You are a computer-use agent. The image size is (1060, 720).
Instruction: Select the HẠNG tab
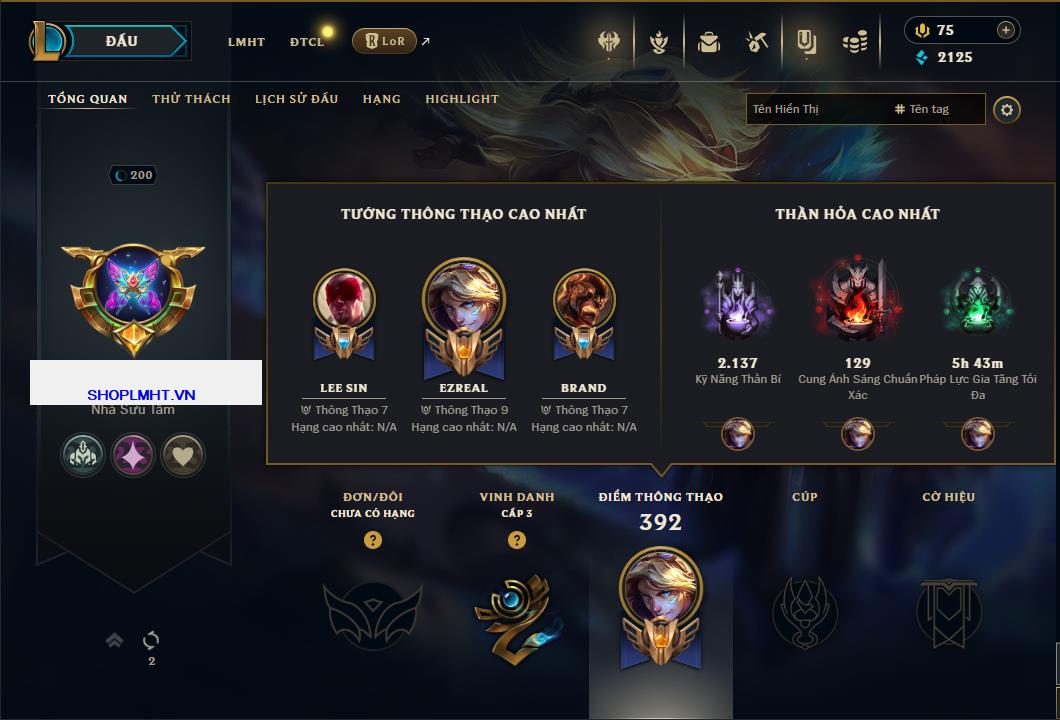click(381, 99)
